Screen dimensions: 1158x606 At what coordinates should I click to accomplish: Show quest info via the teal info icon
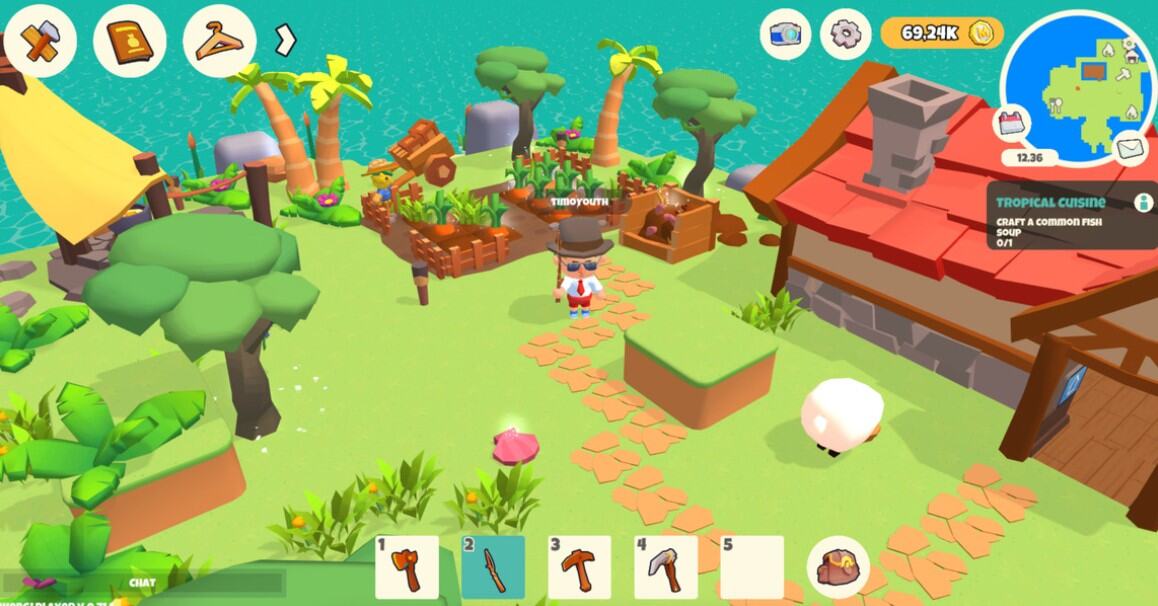pos(1143,202)
